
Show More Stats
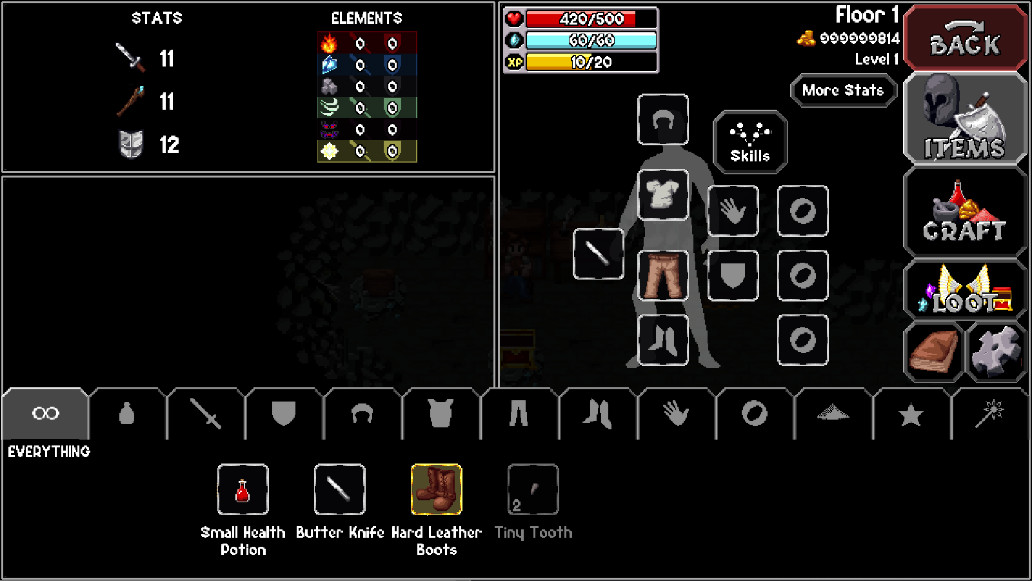tap(842, 90)
